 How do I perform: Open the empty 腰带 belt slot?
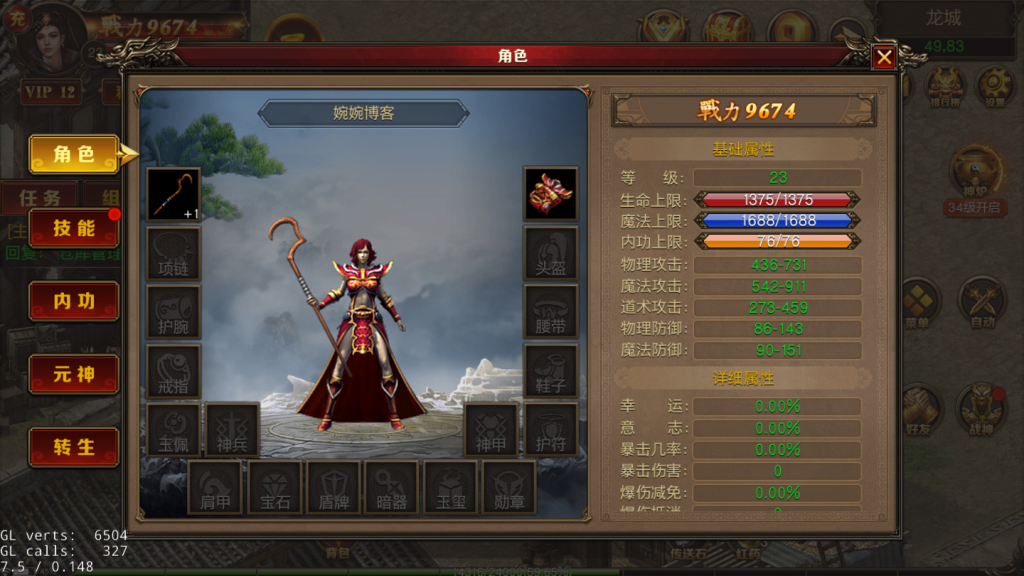point(550,312)
